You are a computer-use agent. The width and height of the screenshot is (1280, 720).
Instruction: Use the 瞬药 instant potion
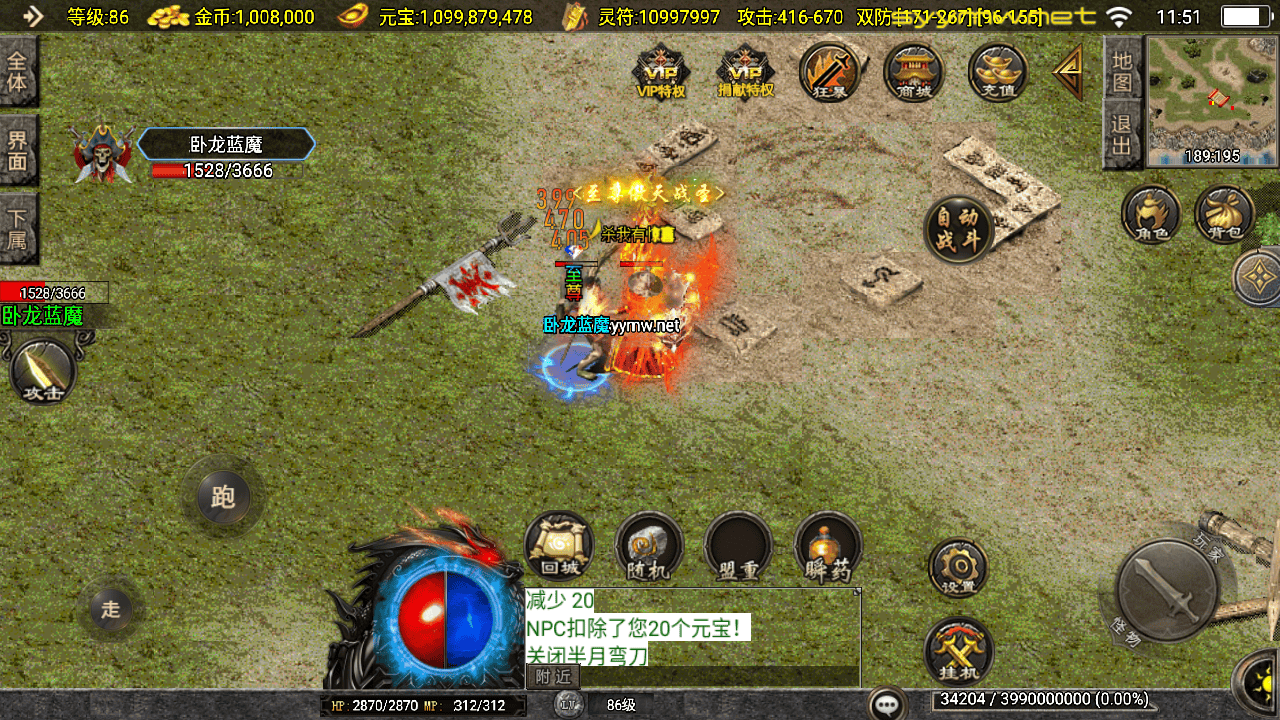pyautogui.click(x=828, y=547)
